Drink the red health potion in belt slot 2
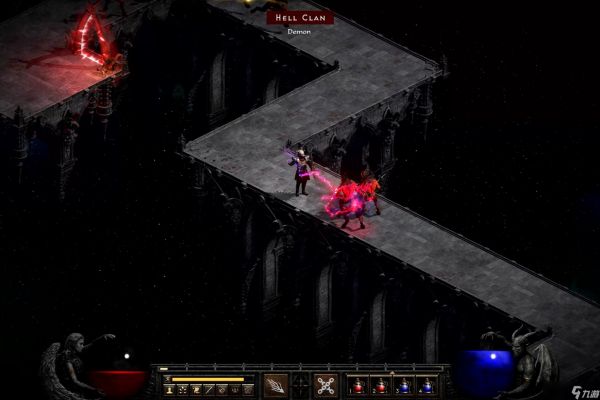The image size is (600, 400). pos(381,386)
